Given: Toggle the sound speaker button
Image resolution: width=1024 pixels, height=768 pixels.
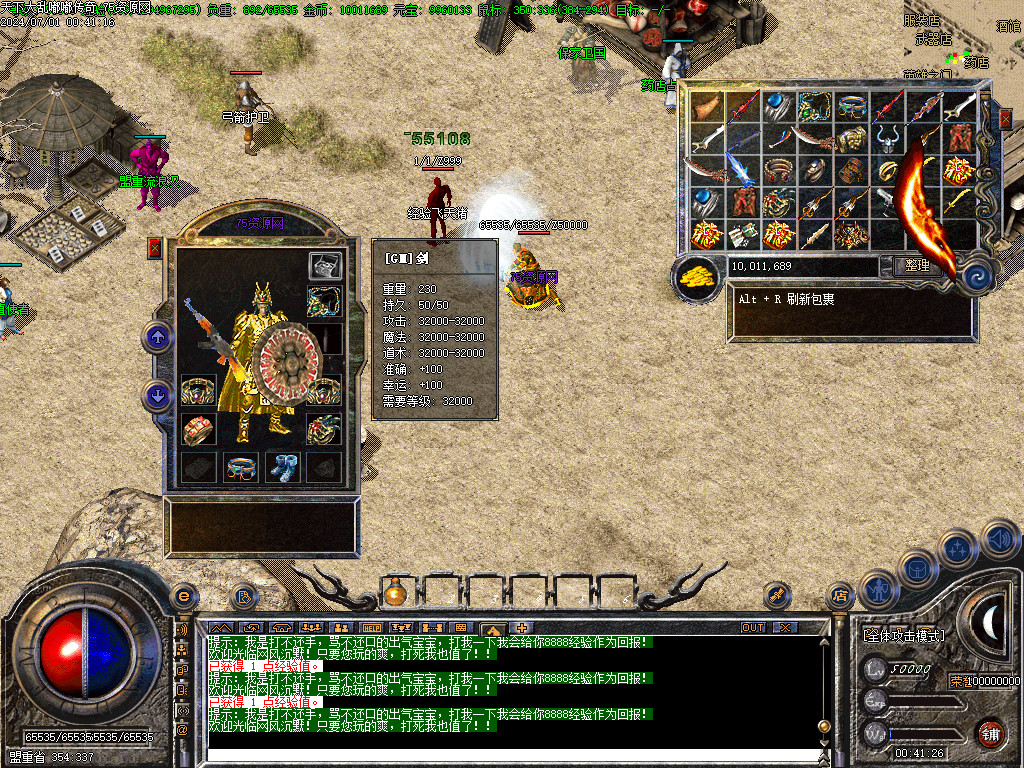Looking at the screenshot, I should [x=1000, y=541].
